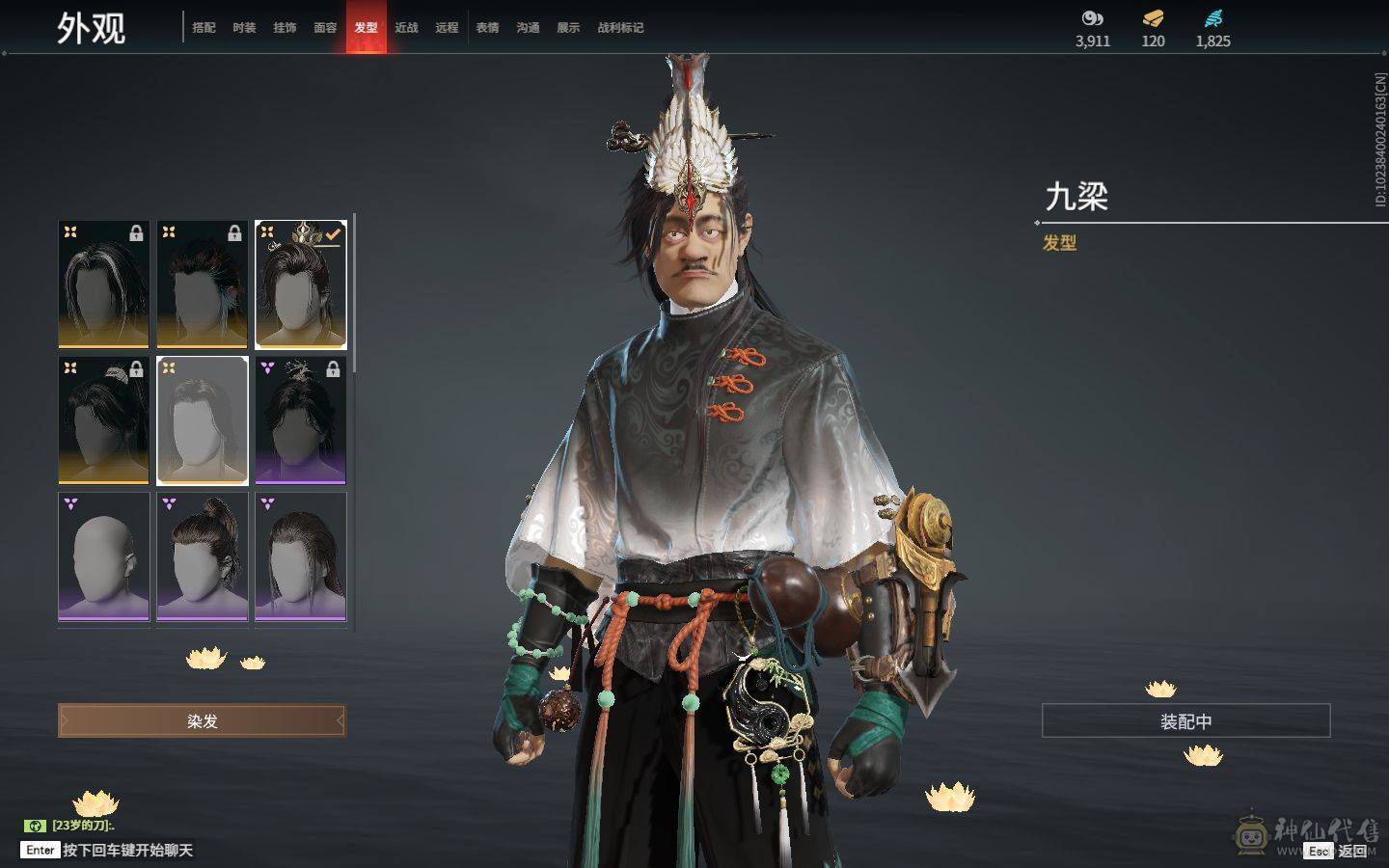Switch to the 近战 melee tab
1389x868 pixels.
pos(406,28)
